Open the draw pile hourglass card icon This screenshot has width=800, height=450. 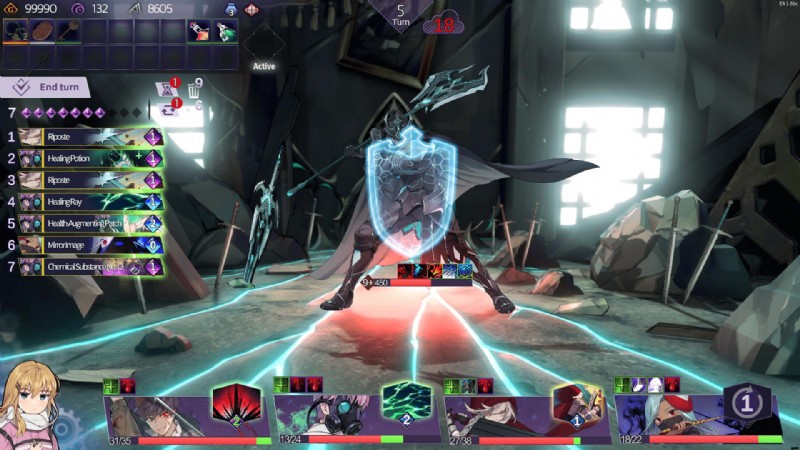(x=167, y=88)
